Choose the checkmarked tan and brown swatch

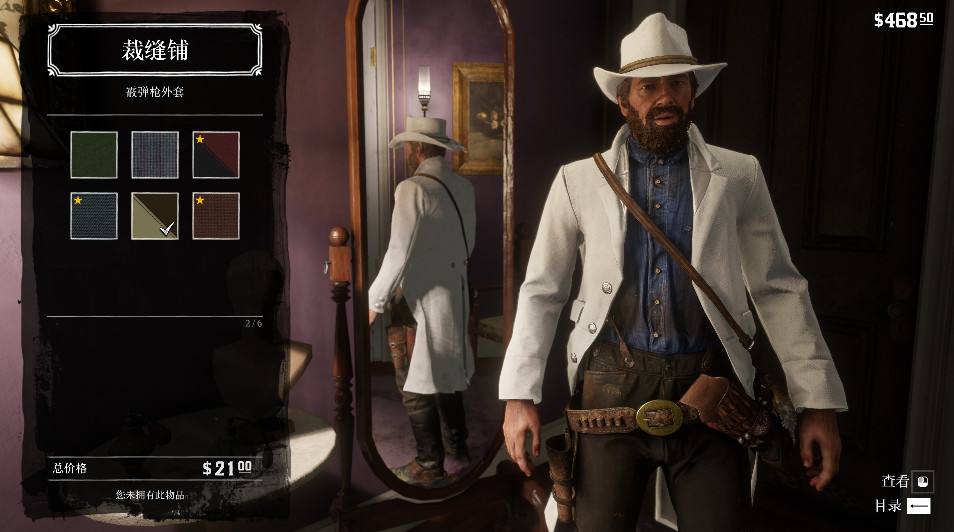click(155, 216)
